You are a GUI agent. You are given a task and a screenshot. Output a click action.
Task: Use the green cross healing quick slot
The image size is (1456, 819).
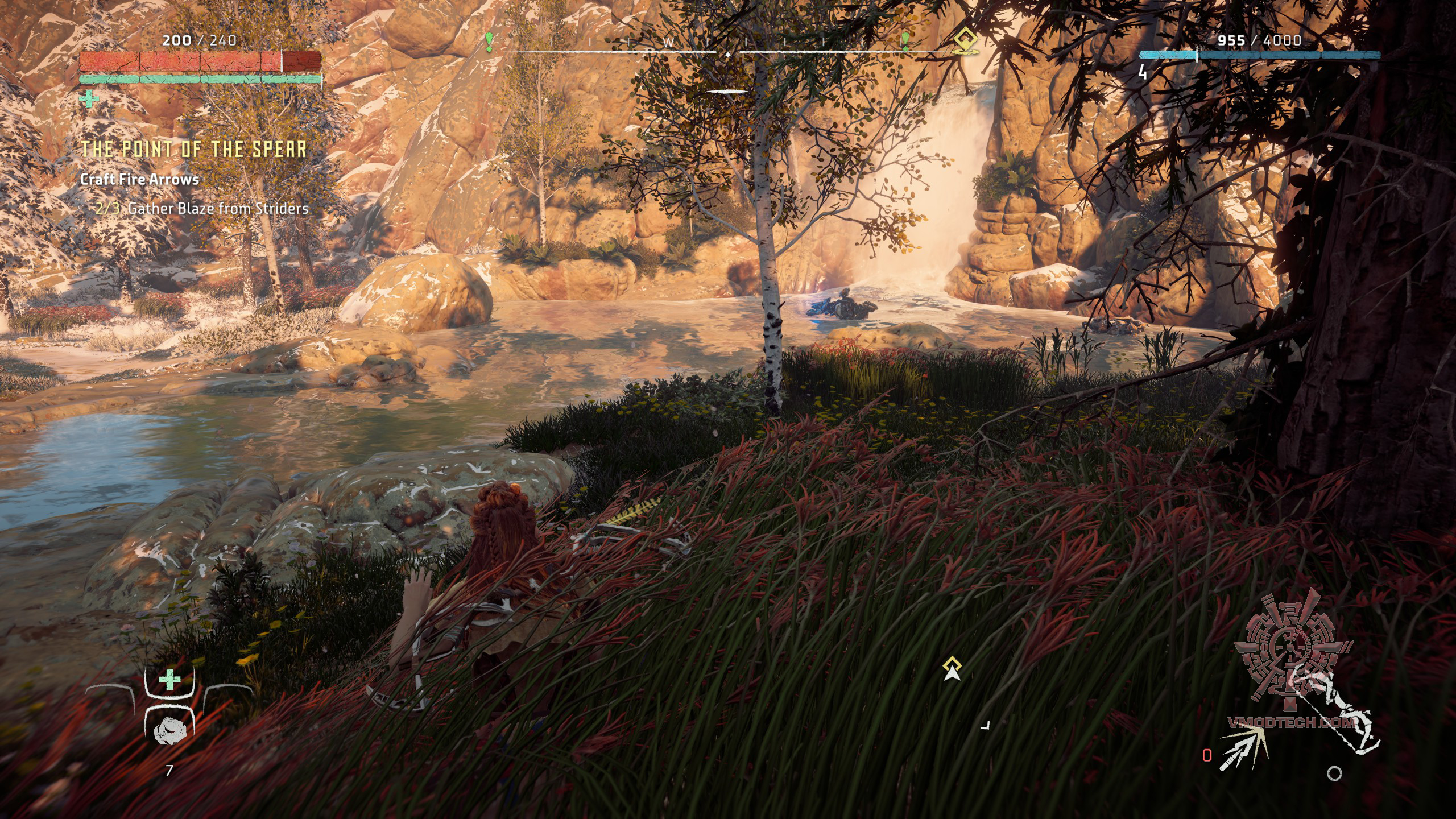coord(169,680)
